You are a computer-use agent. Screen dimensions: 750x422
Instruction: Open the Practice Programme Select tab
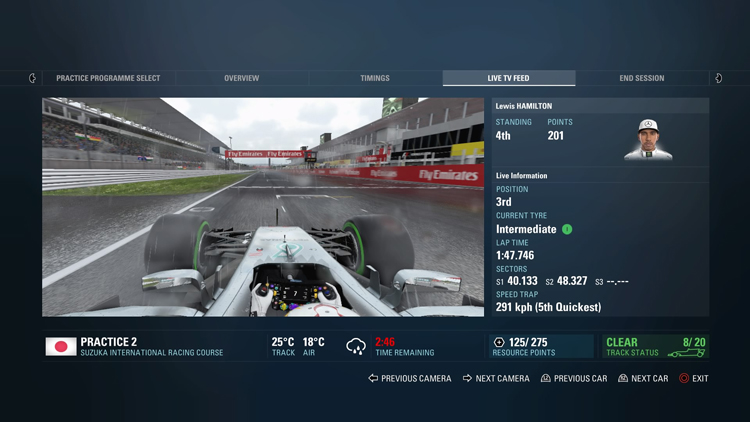pyautogui.click(x=108, y=78)
